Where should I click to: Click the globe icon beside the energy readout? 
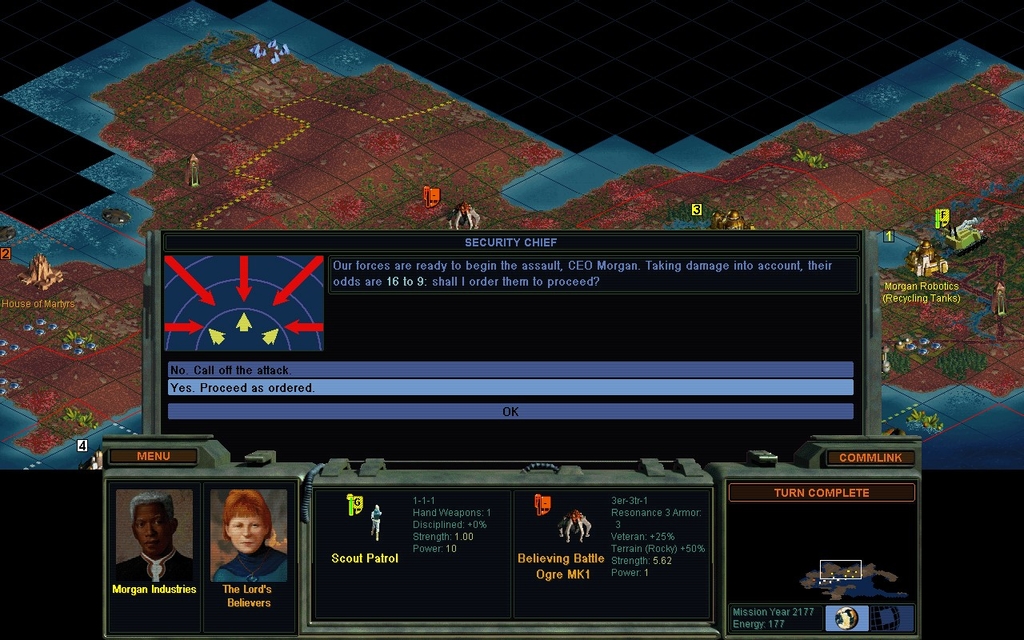click(x=847, y=618)
